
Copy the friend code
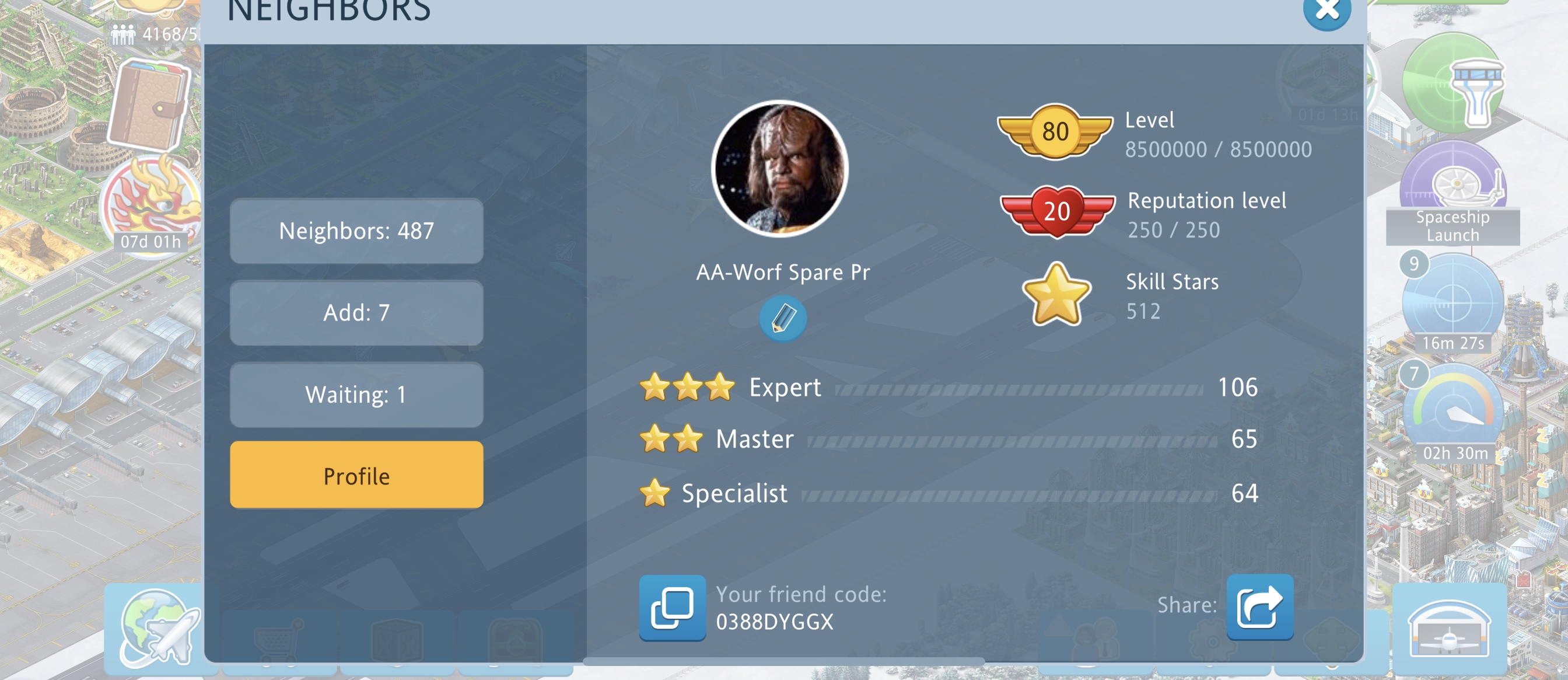pyautogui.click(x=672, y=608)
